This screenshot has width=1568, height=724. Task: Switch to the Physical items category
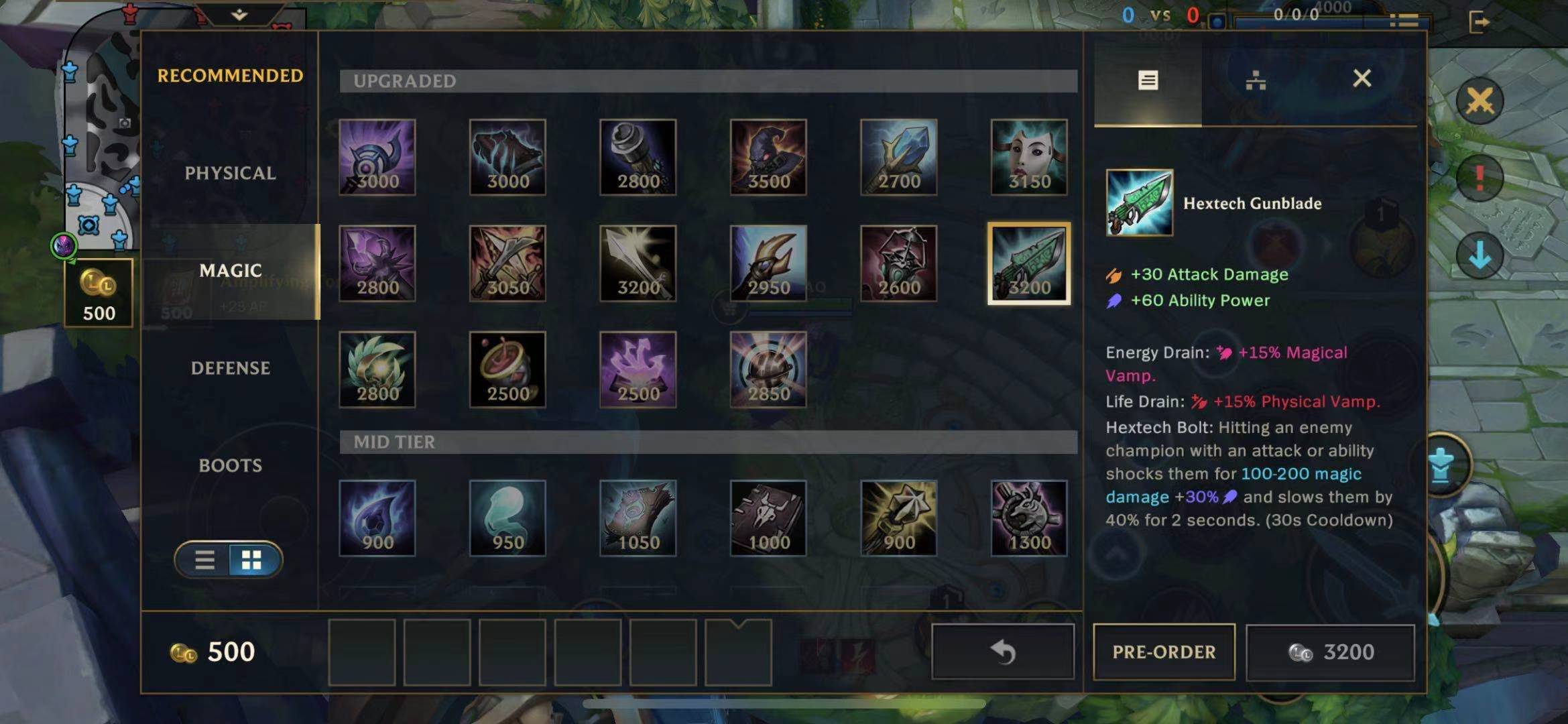[x=230, y=174]
